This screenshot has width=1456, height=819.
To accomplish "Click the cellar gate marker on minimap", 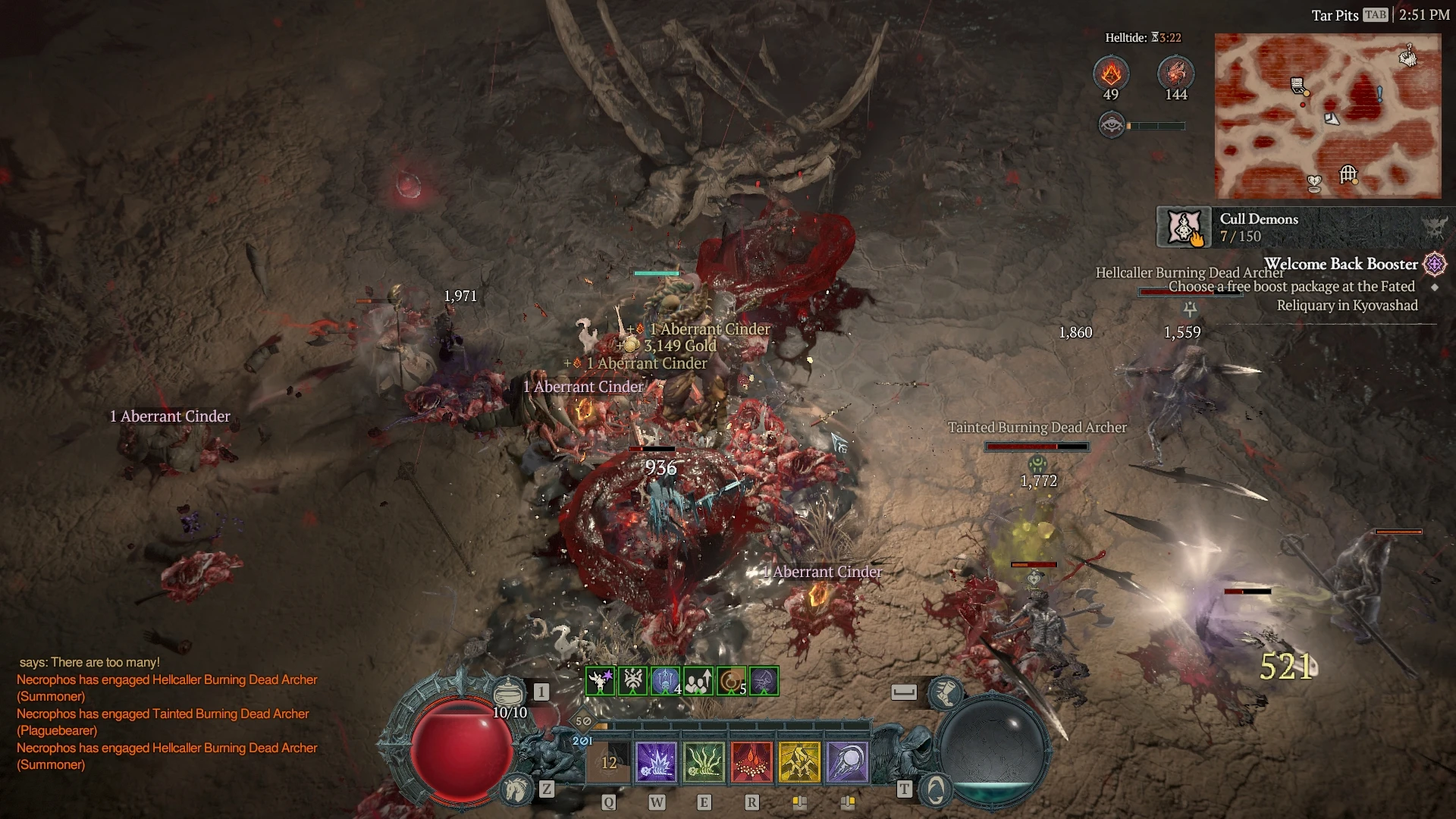I will [1348, 174].
